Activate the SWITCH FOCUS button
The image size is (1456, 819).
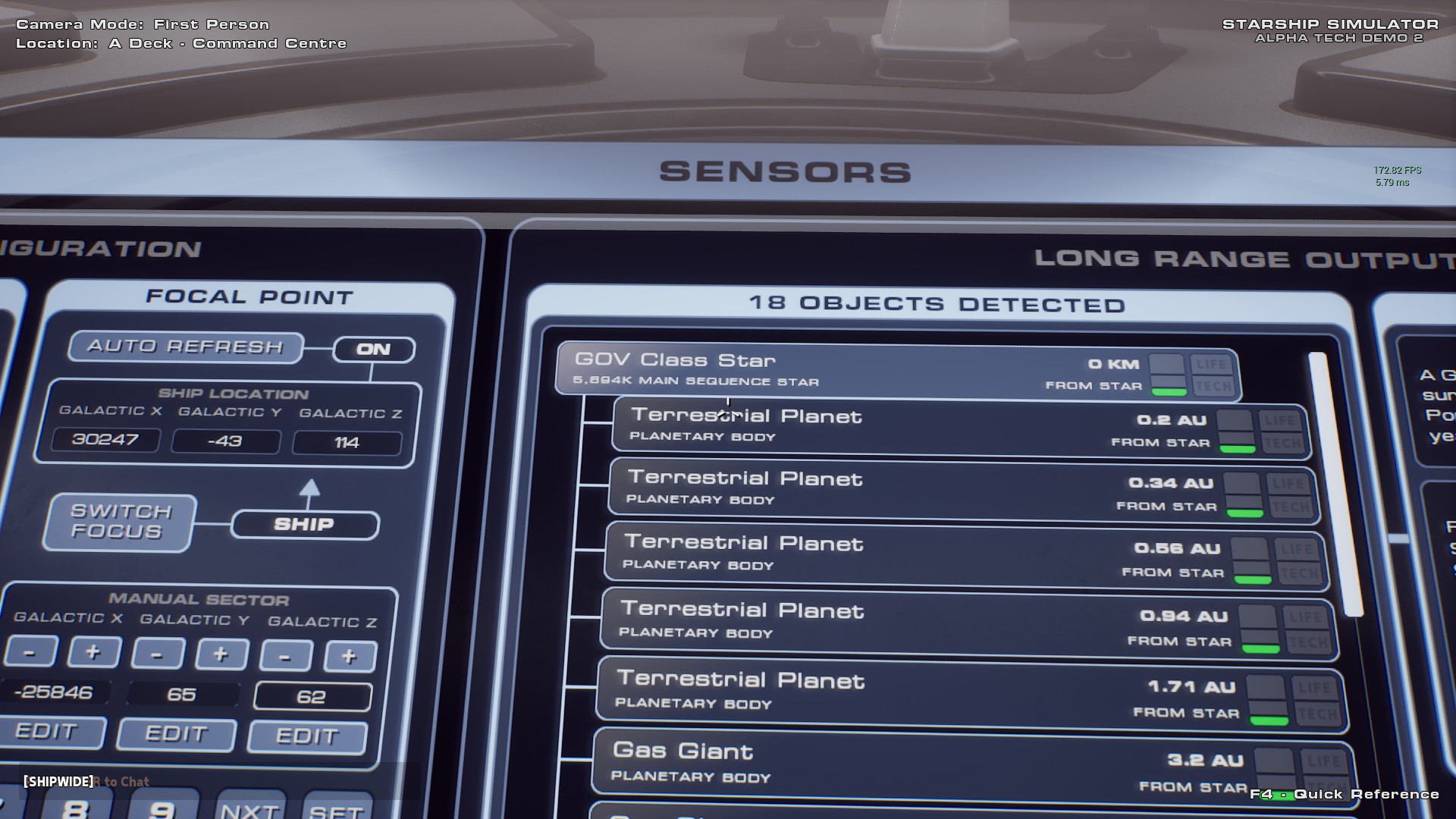pyautogui.click(x=120, y=522)
